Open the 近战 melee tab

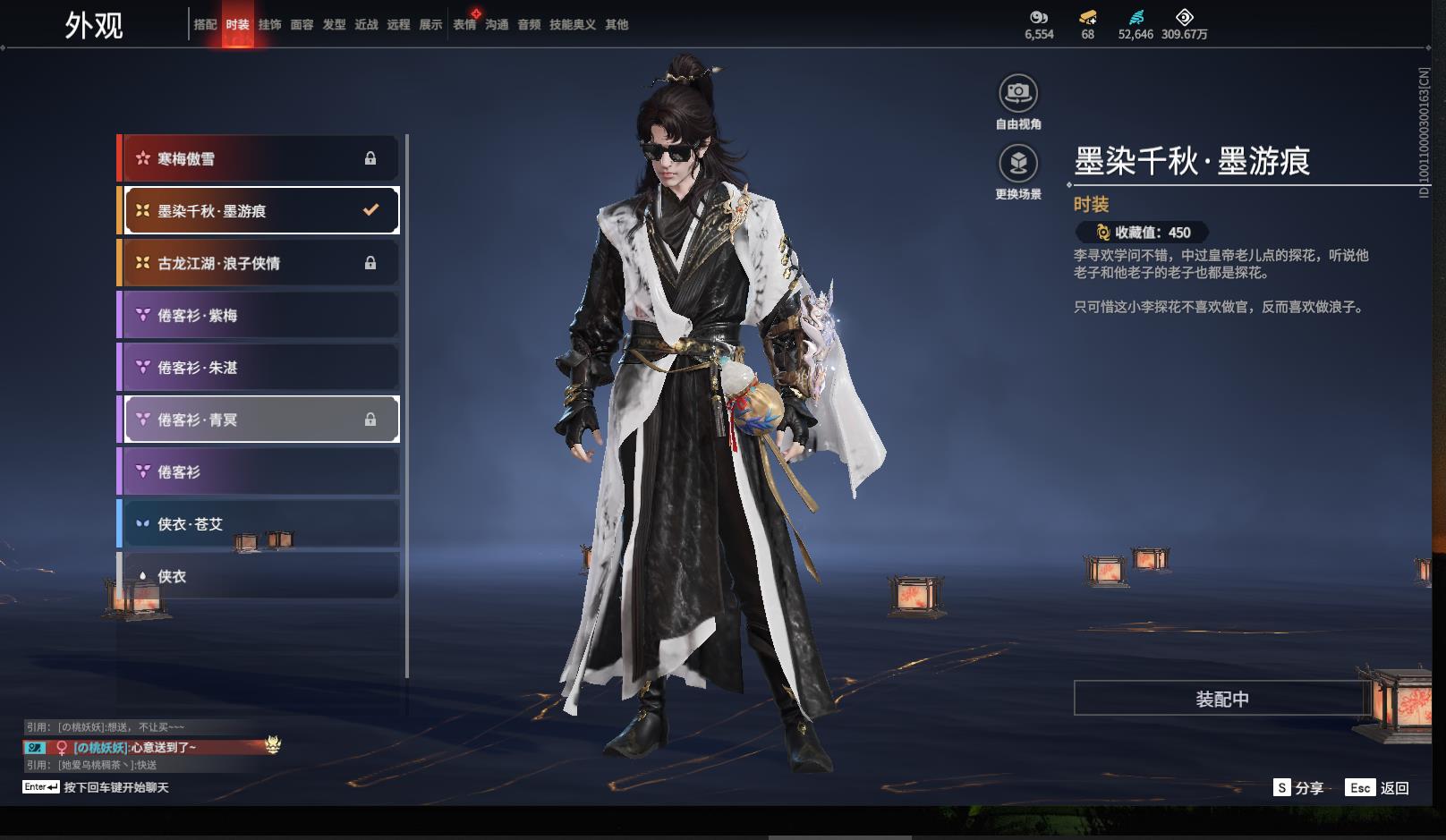(366, 25)
